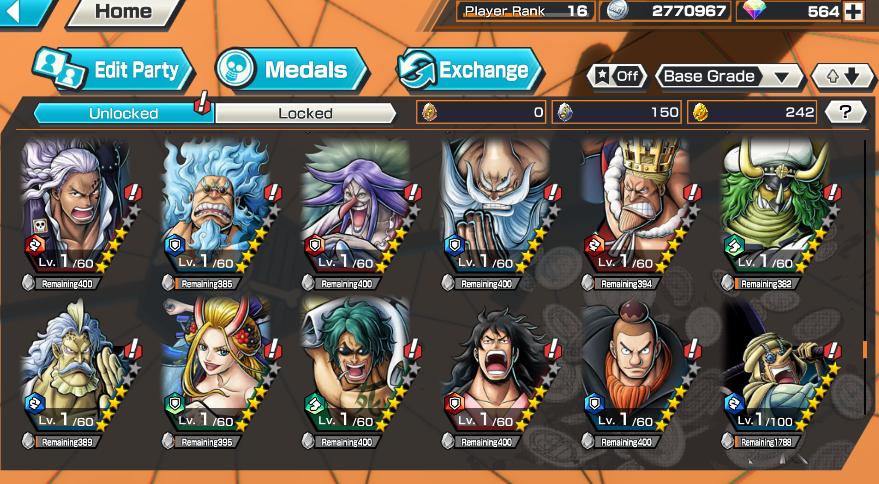Open the question mark help button
The height and width of the screenshot is (484, 879).
845,112
